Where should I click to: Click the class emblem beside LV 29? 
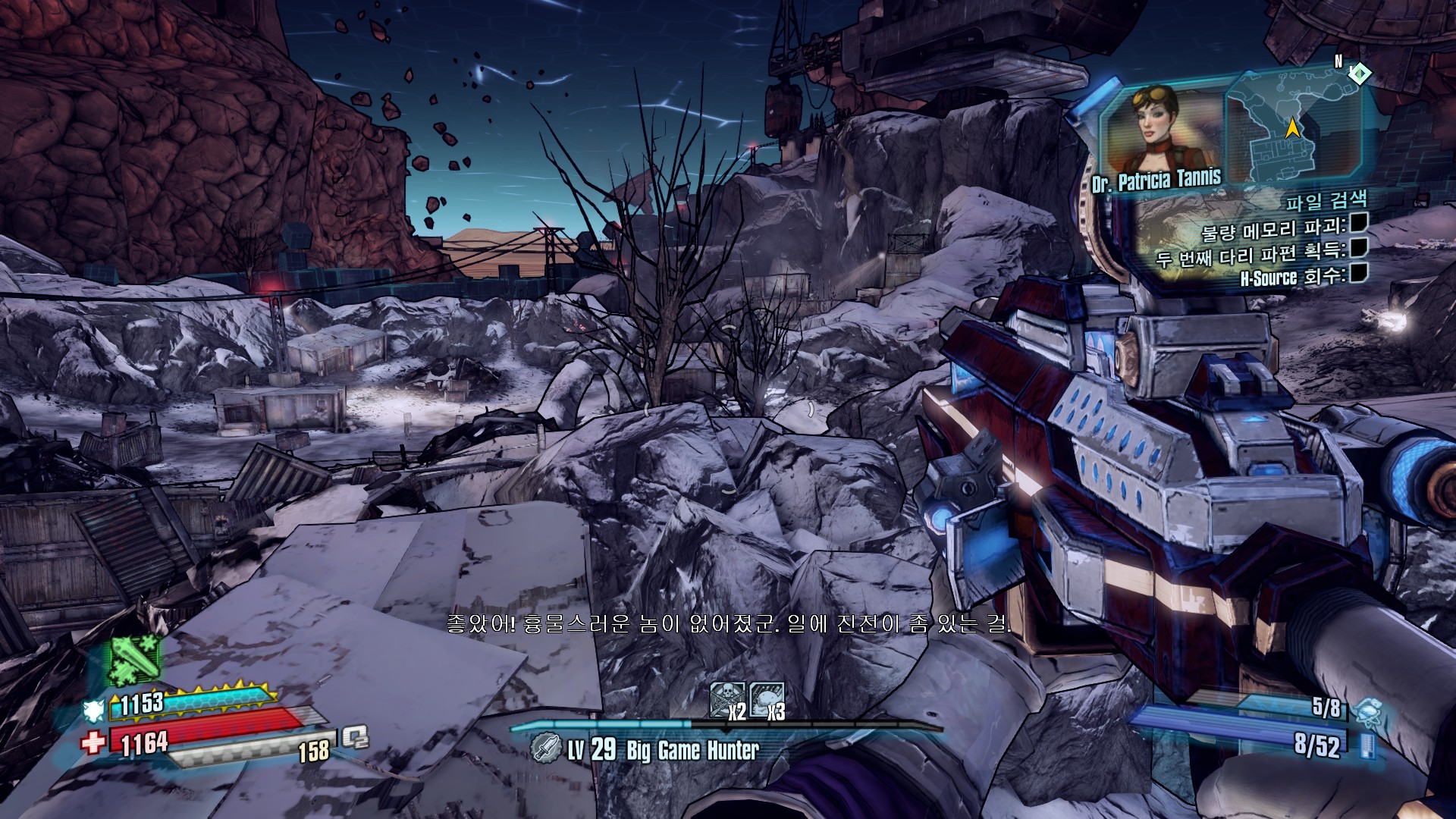(x=544, y=749)
